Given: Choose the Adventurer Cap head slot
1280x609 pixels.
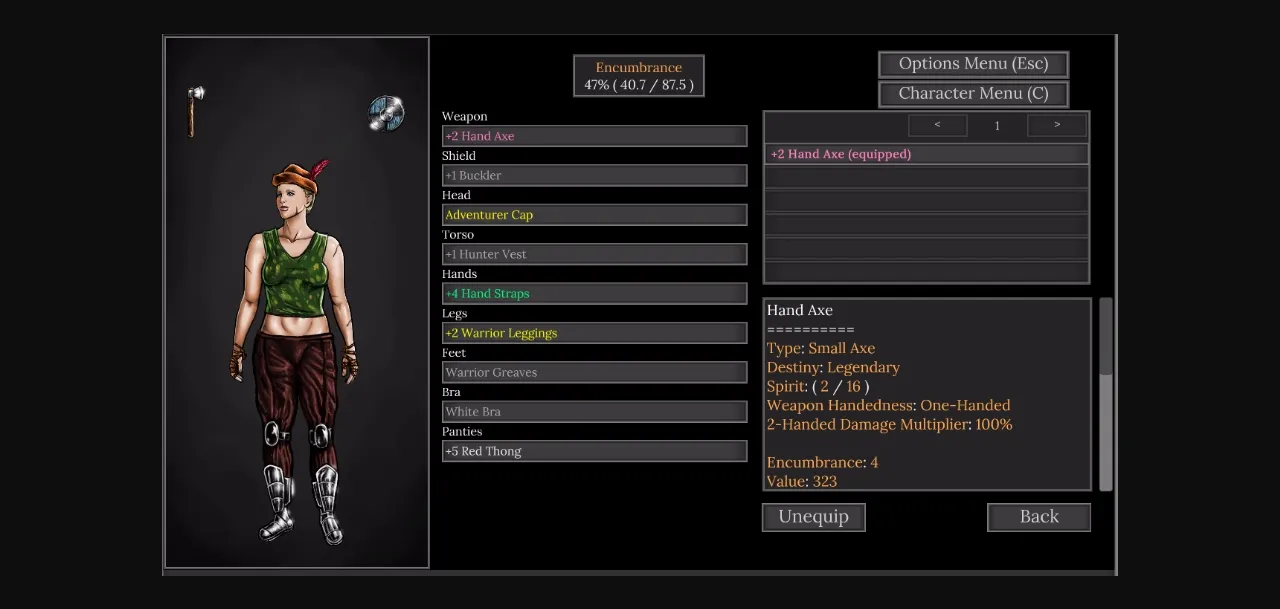Looking at the screenshot, I should tap(594, 215).
